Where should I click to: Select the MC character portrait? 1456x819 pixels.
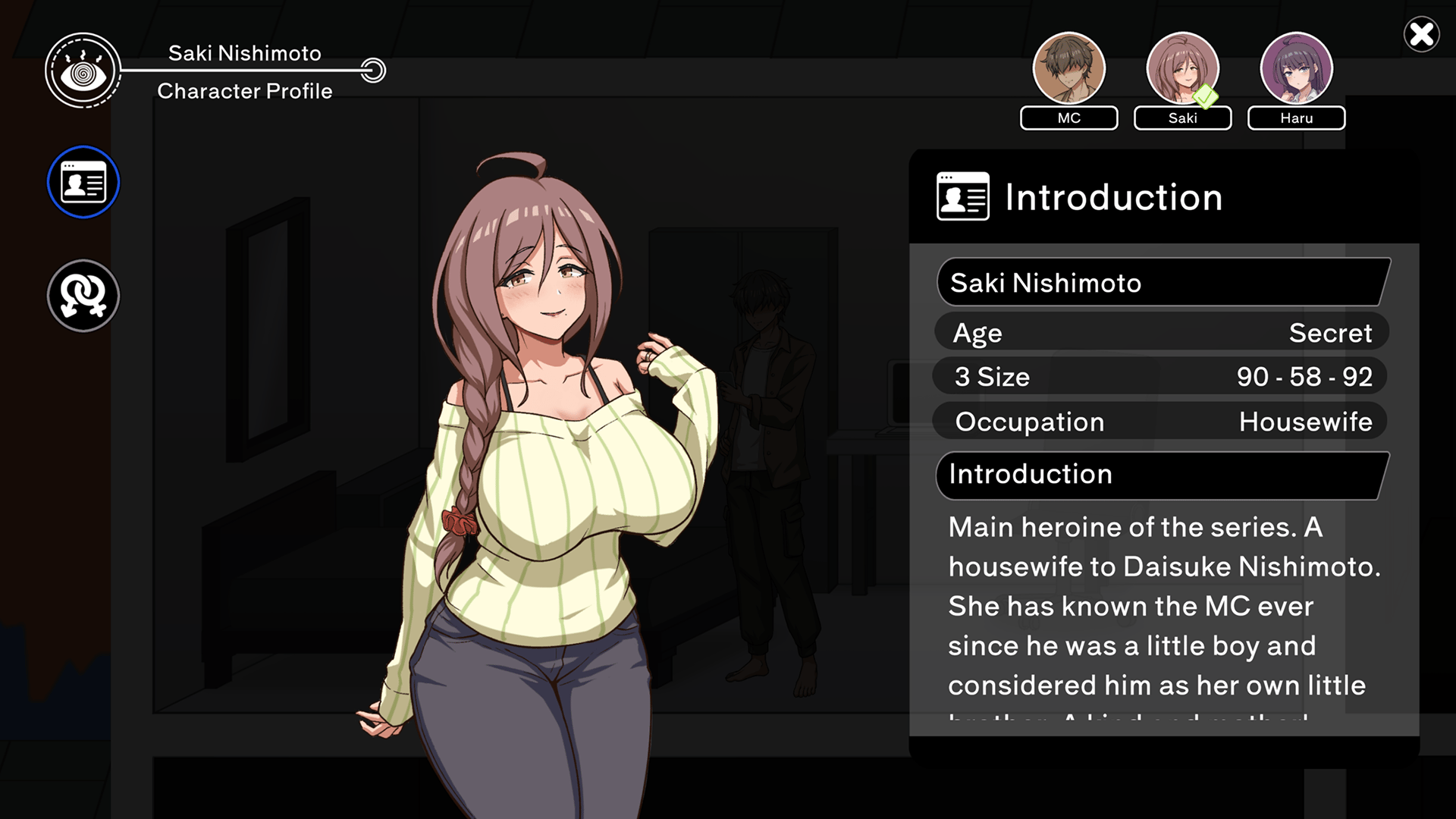1068,68
